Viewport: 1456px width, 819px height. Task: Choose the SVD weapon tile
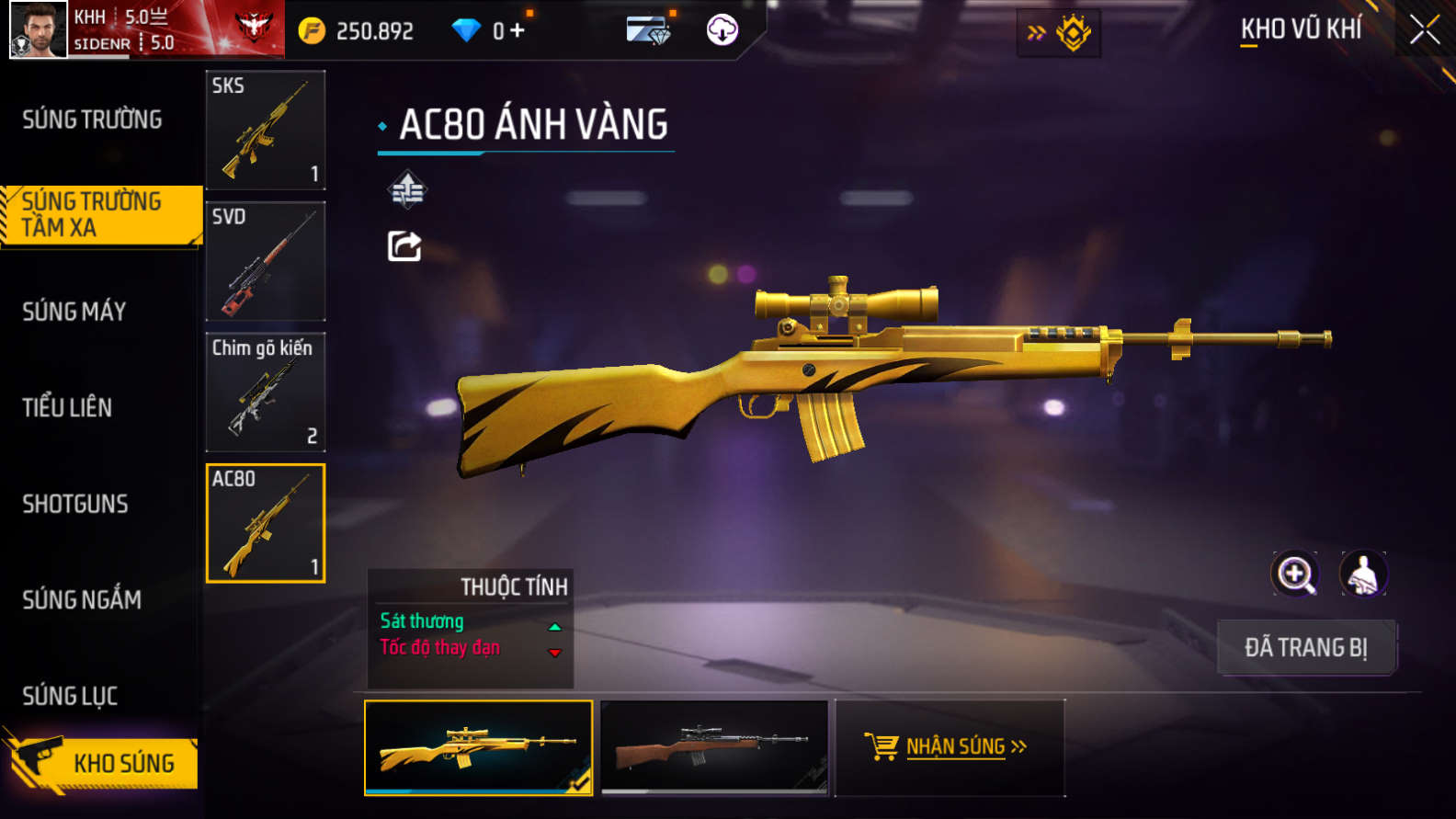266,261
